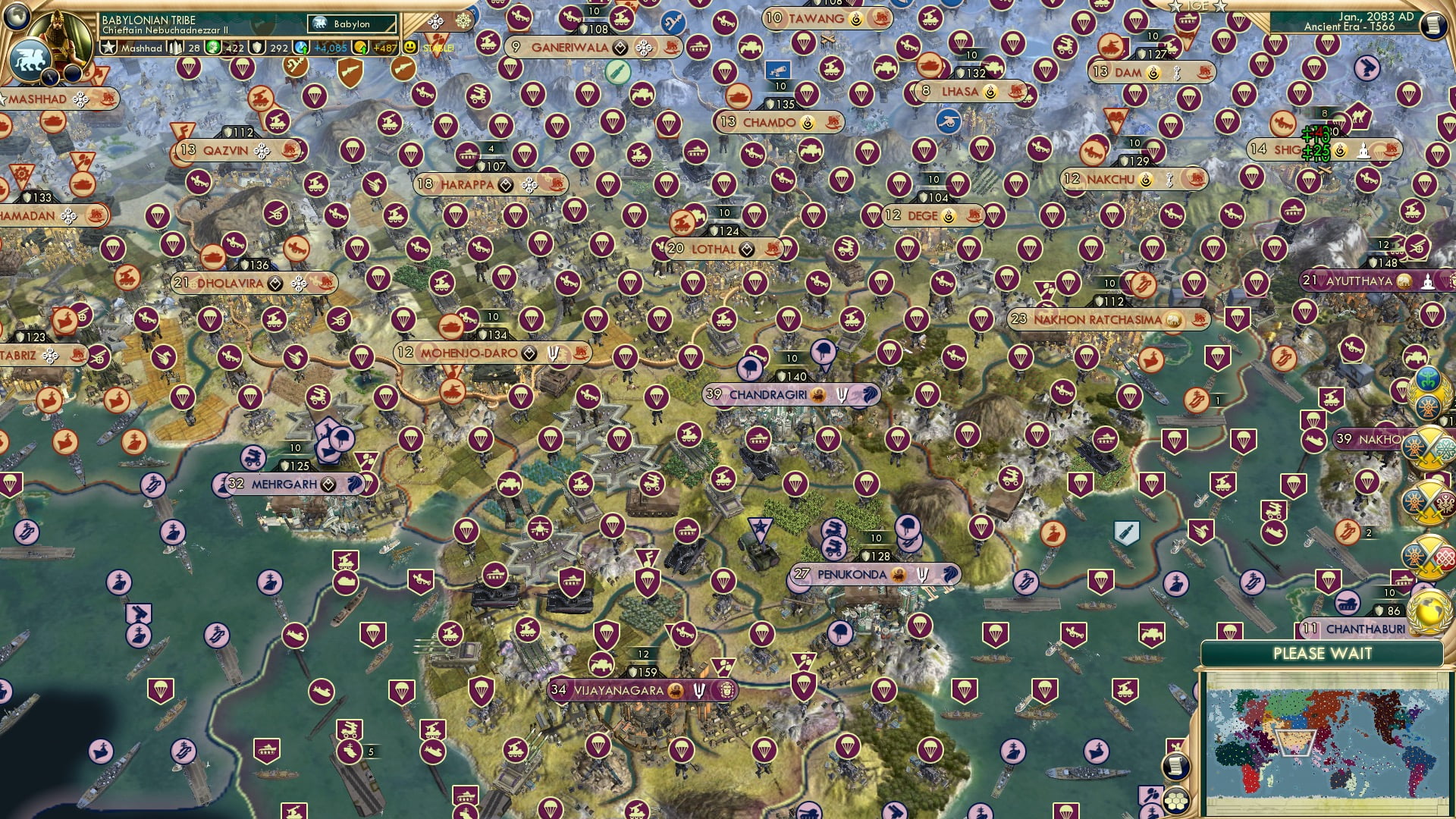Open the IGE editor via top-center star button

coord(1197,6)
